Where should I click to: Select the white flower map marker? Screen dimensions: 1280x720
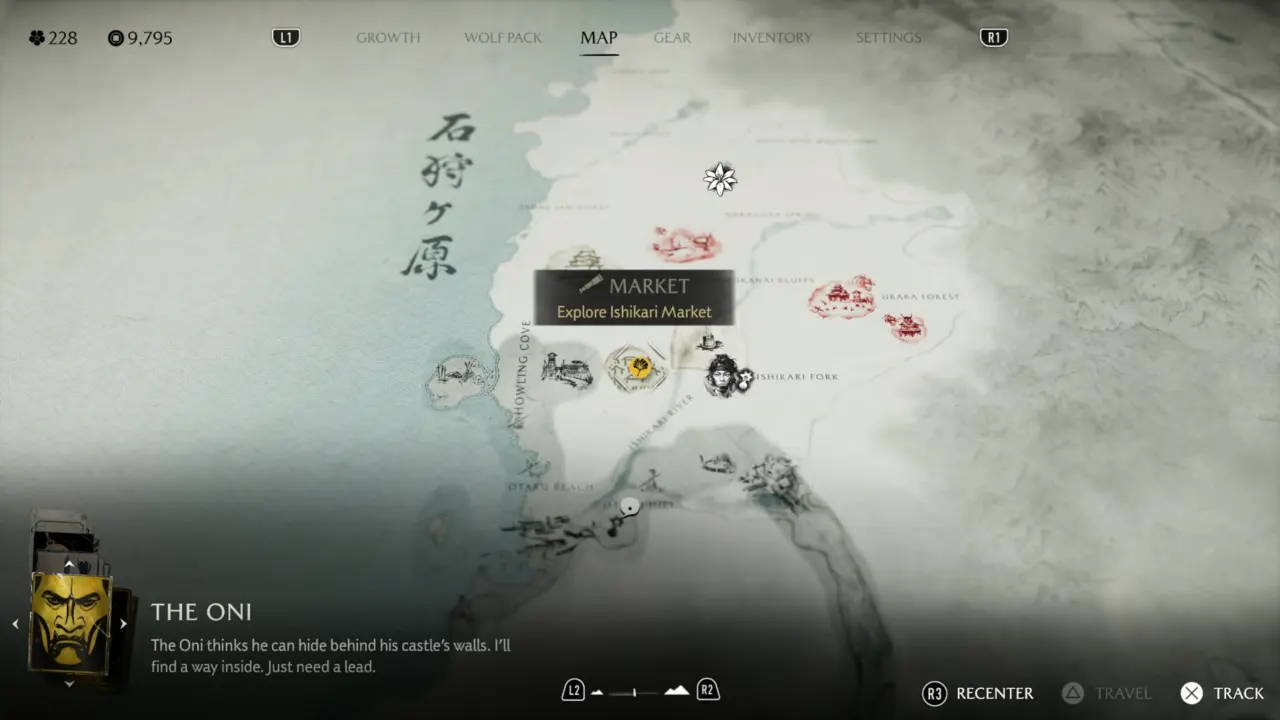[720, 179]
